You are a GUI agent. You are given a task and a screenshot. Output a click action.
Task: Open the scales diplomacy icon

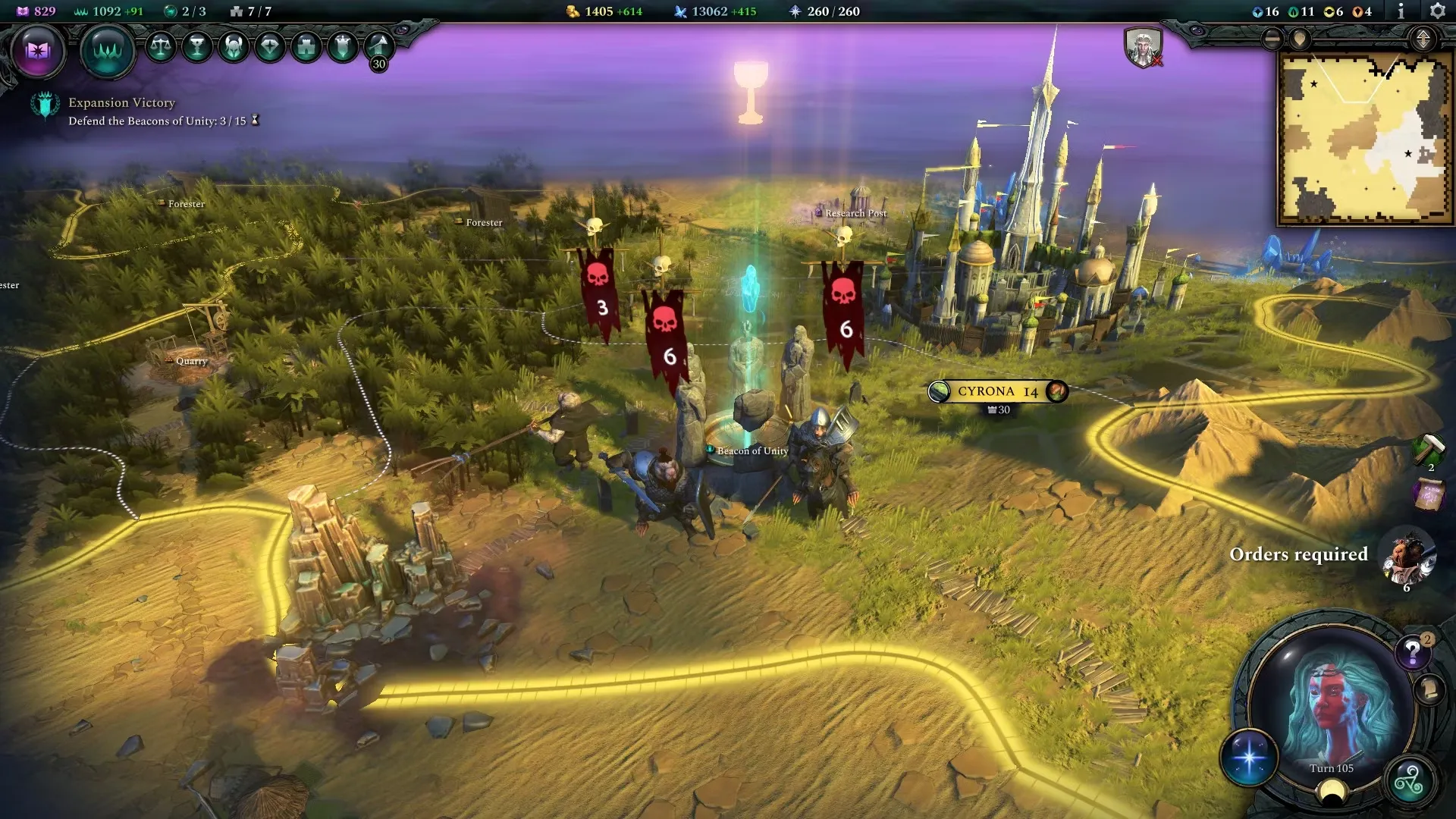point(160,47)
